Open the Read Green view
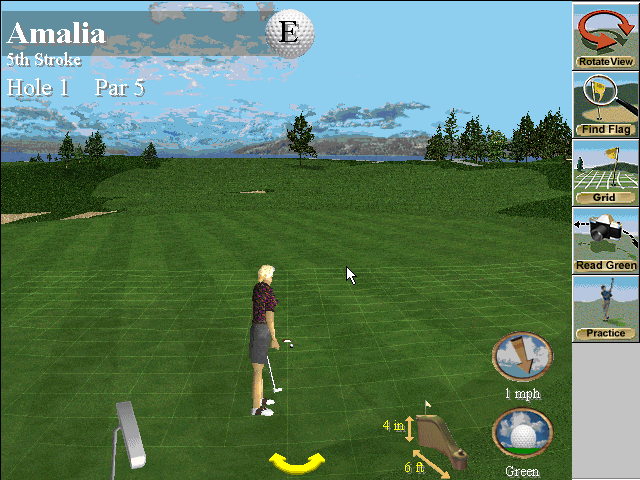640x480 pixels. (606, 240)
